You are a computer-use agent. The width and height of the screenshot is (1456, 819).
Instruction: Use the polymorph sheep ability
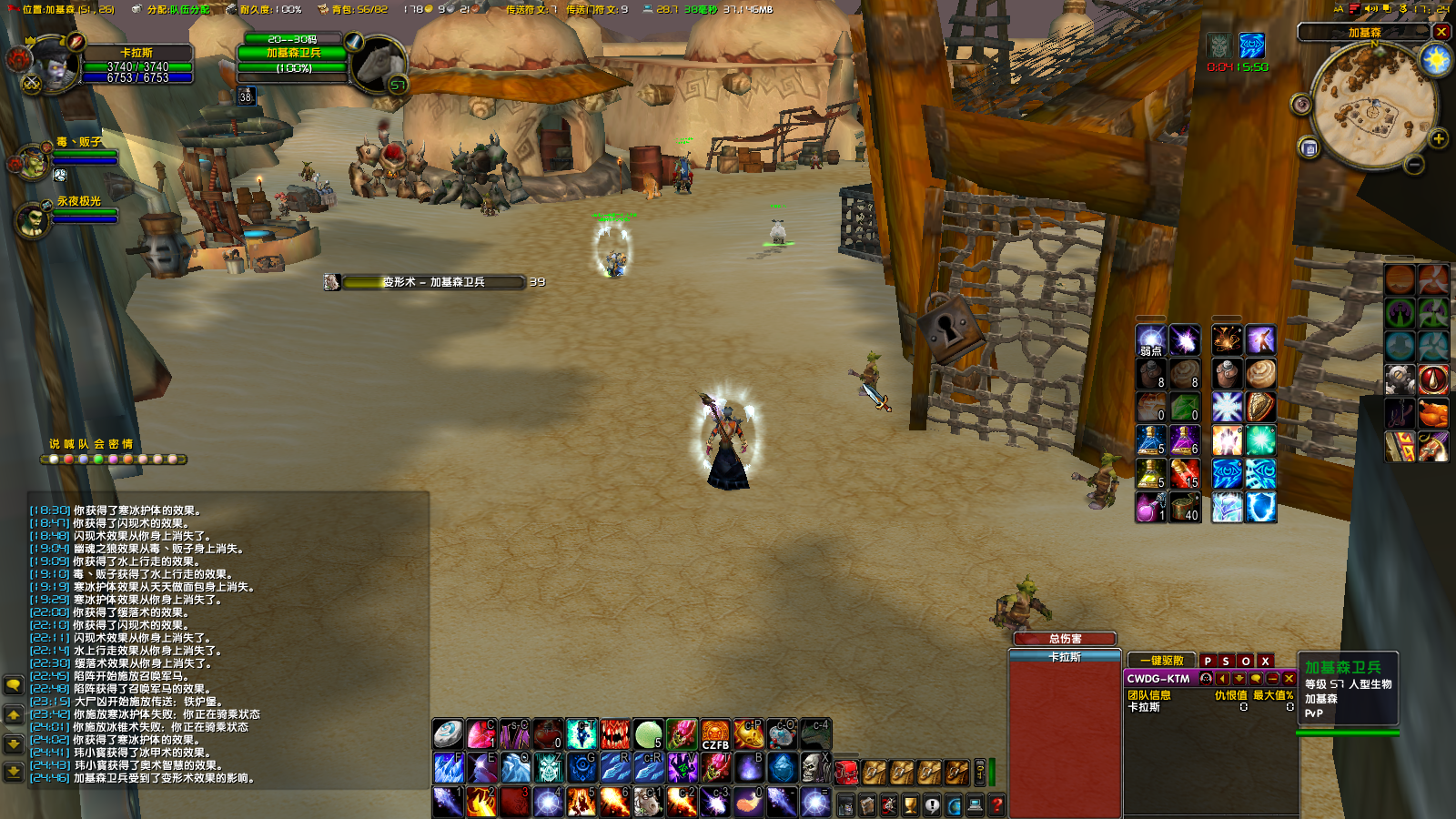tap(648, 801)
